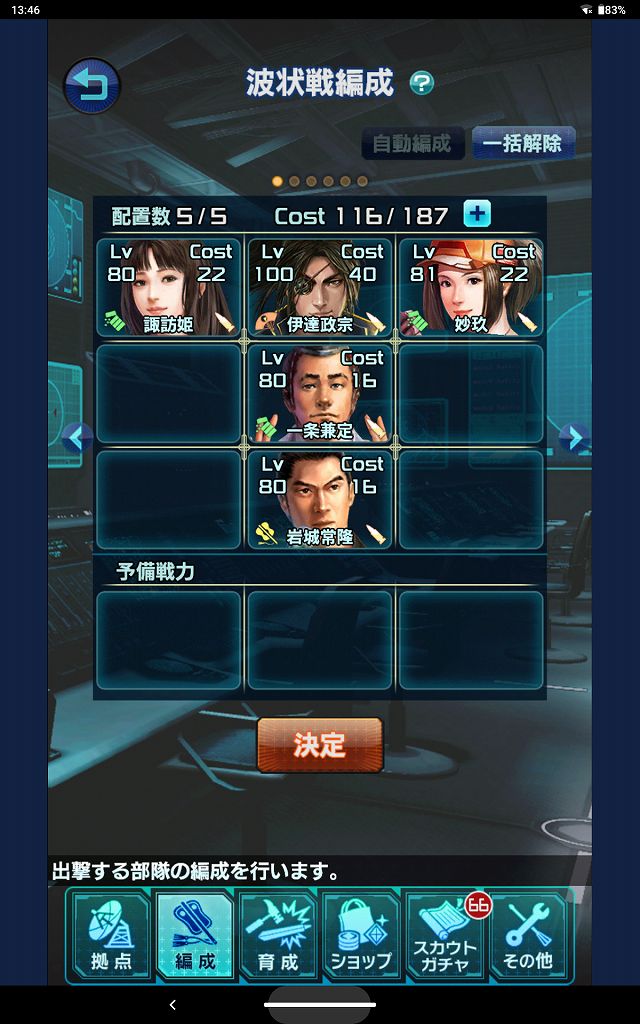Open the 育成 training menu
Viewport: 640px width, 1024px height.
pyautogui.click(x=278, y=937)
